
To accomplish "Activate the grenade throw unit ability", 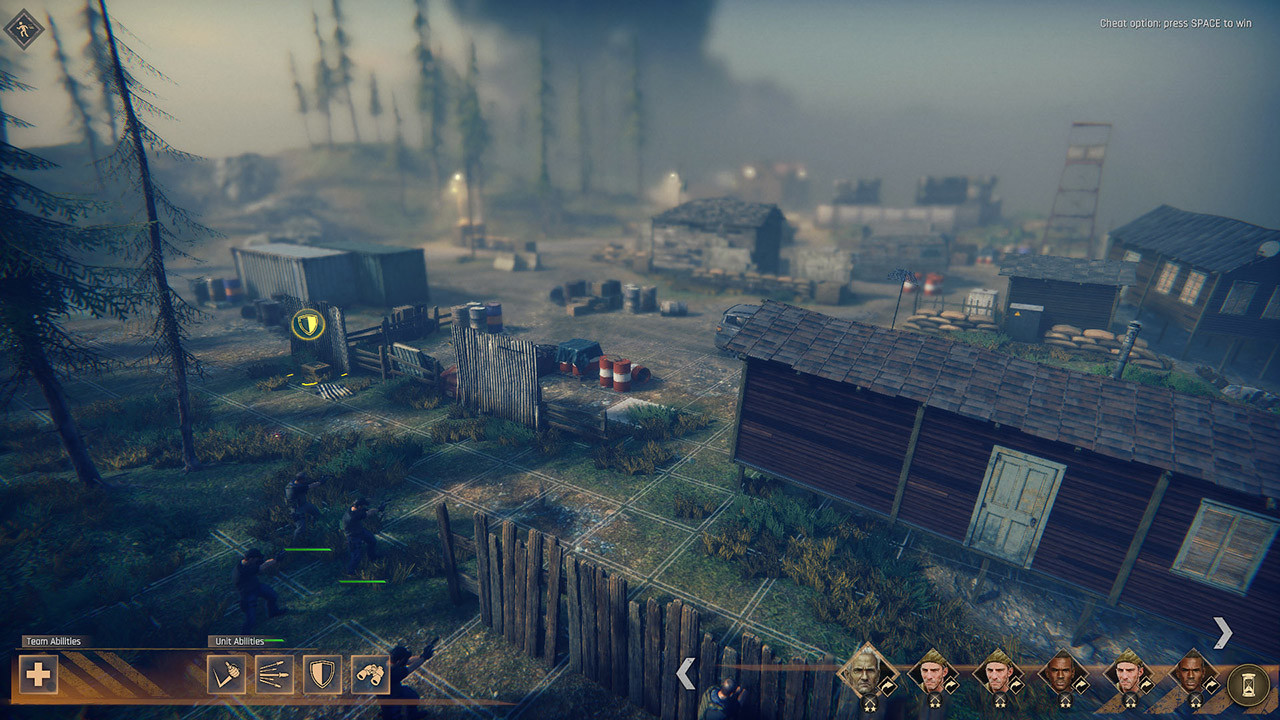I will (x=226, y=674).
